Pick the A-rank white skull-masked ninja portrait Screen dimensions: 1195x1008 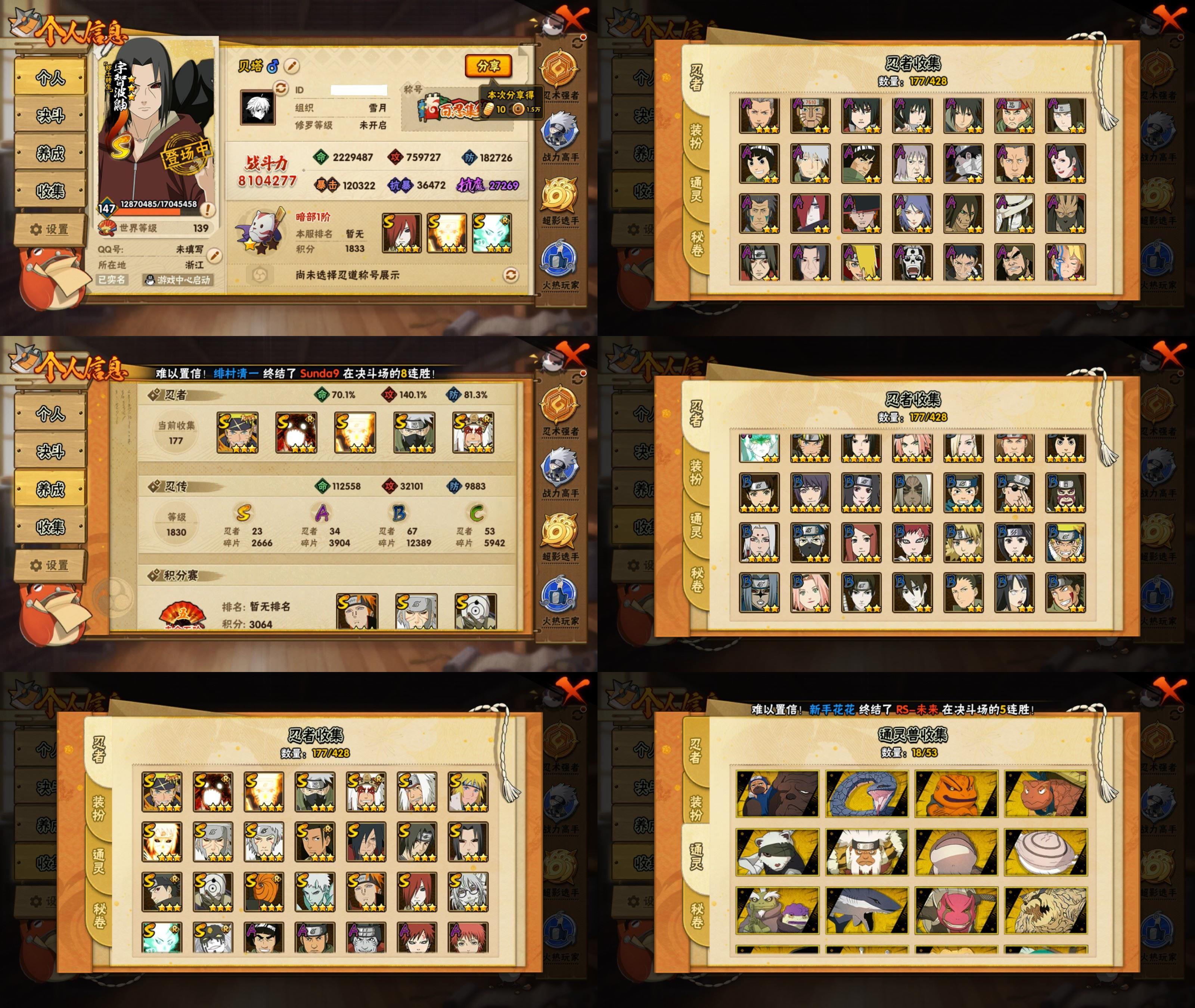pyautogui.click(x=912, y=263)
